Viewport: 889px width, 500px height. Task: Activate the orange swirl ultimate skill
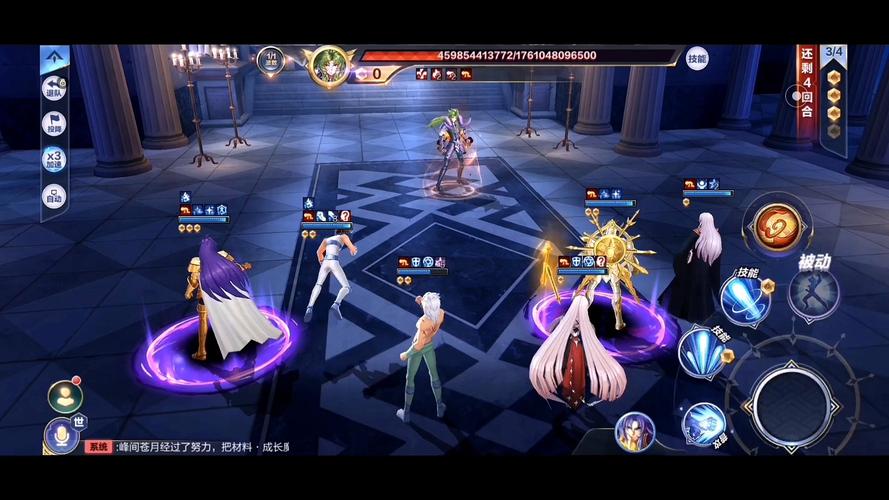774,227
